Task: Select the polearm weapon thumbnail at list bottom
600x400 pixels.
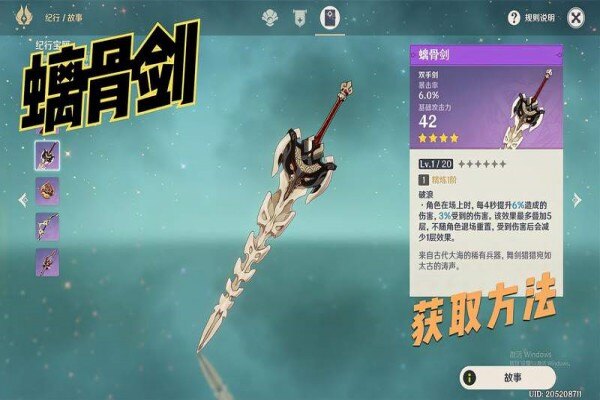Action: point(47,262)
